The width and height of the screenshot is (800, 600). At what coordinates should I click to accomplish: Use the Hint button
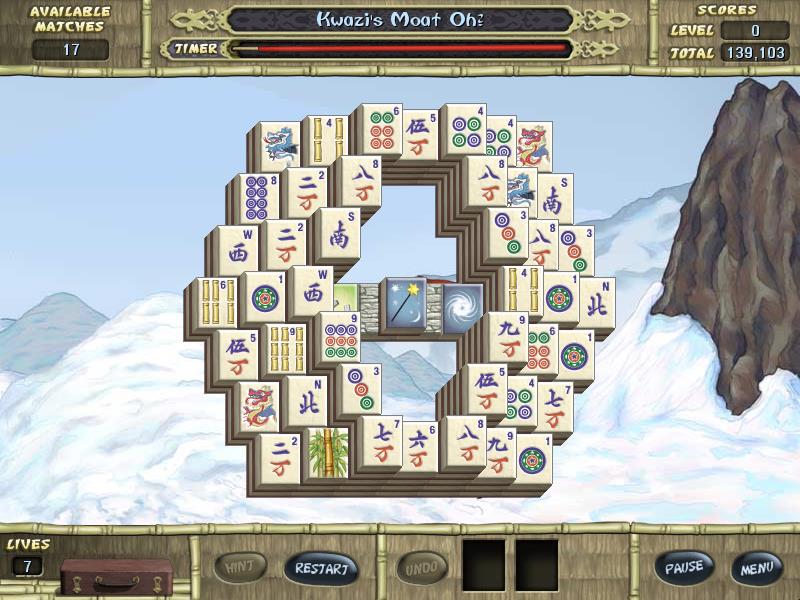(241, 567)
